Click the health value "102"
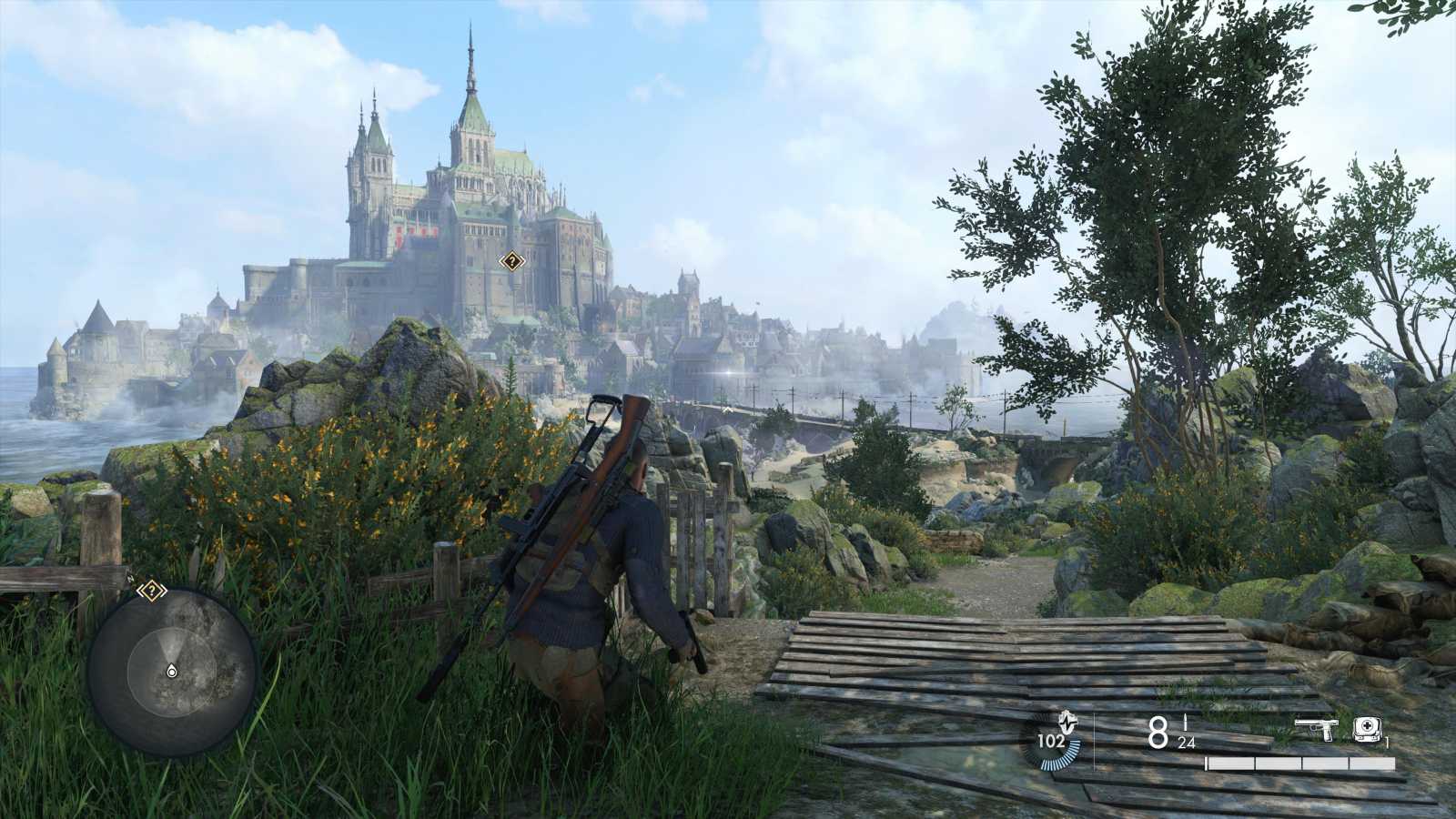 (x=1051, y=740)
